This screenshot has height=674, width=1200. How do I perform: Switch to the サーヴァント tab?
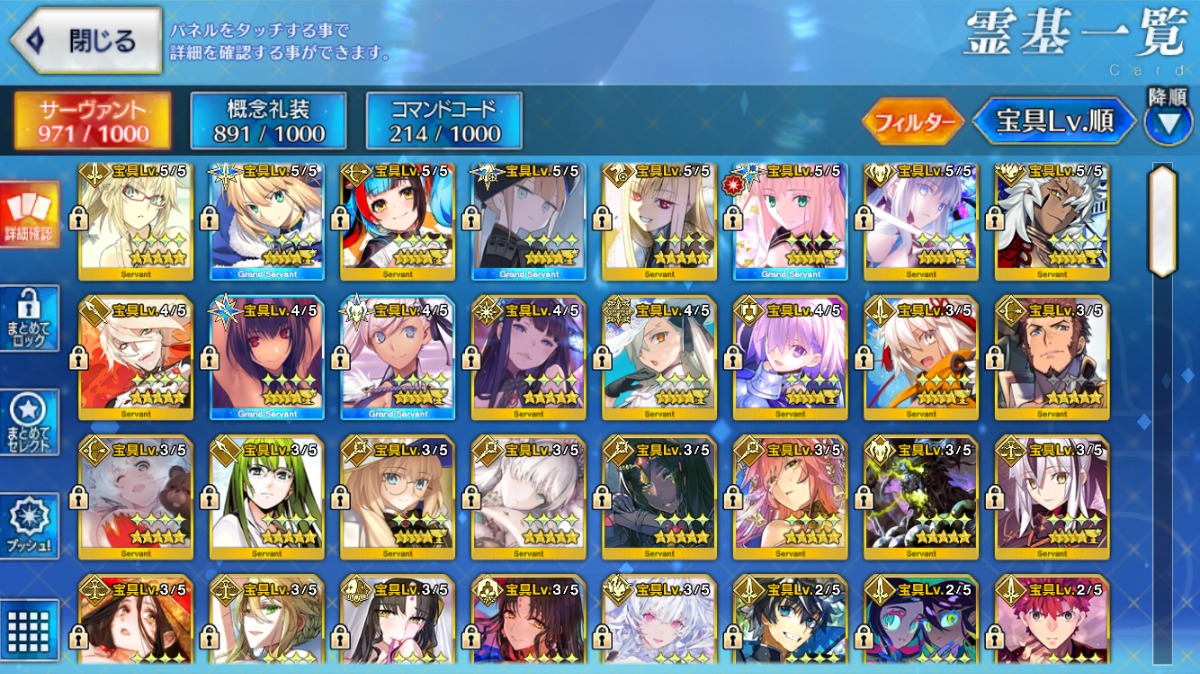click(92, 121)
